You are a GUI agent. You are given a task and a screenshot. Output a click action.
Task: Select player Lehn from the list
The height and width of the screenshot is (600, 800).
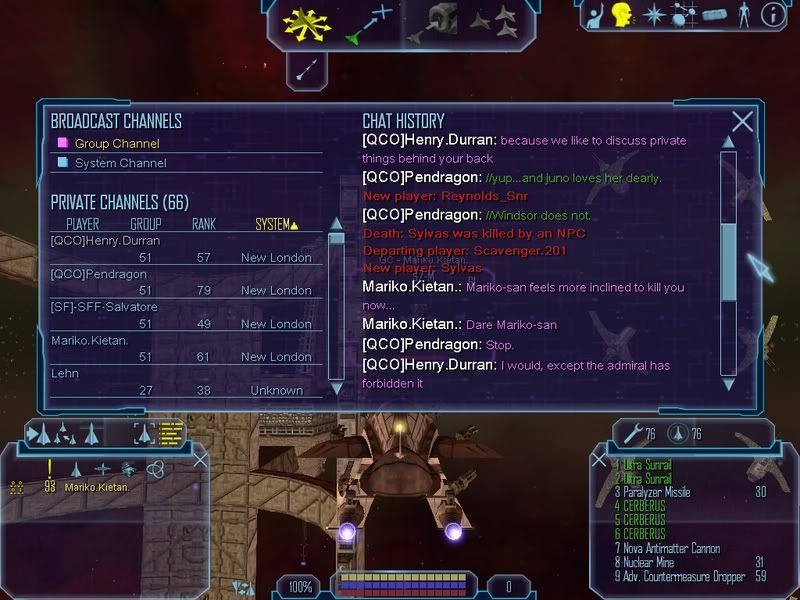coord(65,373)
